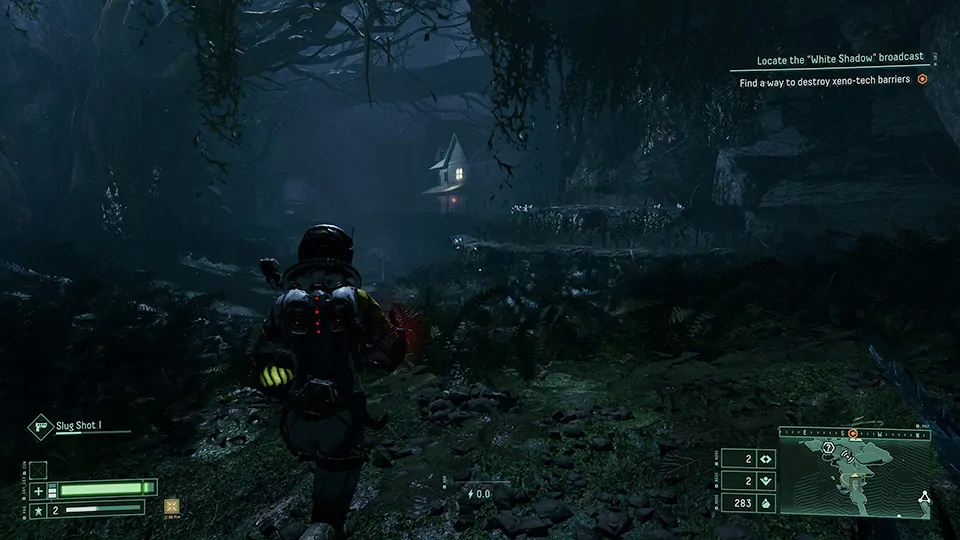
Task: Click the diamond-eye resource icon
Action: coord(766,459)
